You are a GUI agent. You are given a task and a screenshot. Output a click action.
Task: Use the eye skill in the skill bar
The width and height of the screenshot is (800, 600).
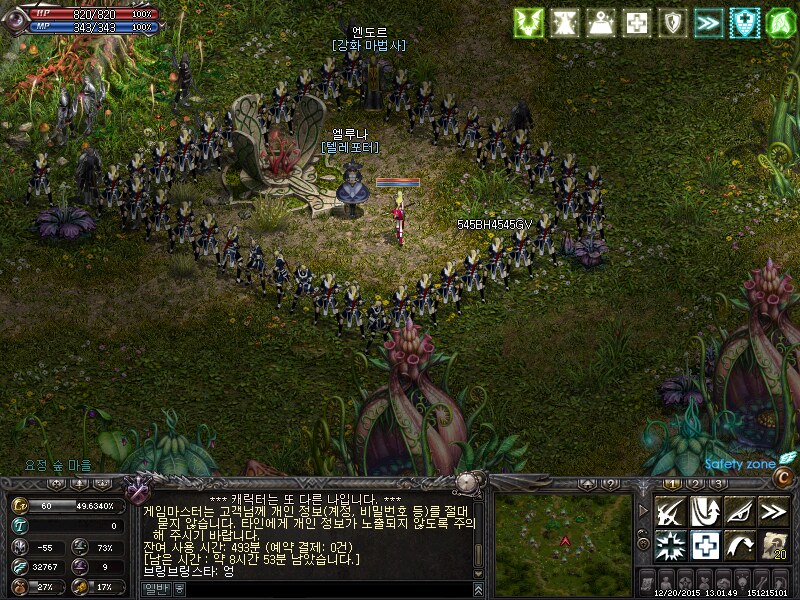pyautogui.click(x=739, y=512)
